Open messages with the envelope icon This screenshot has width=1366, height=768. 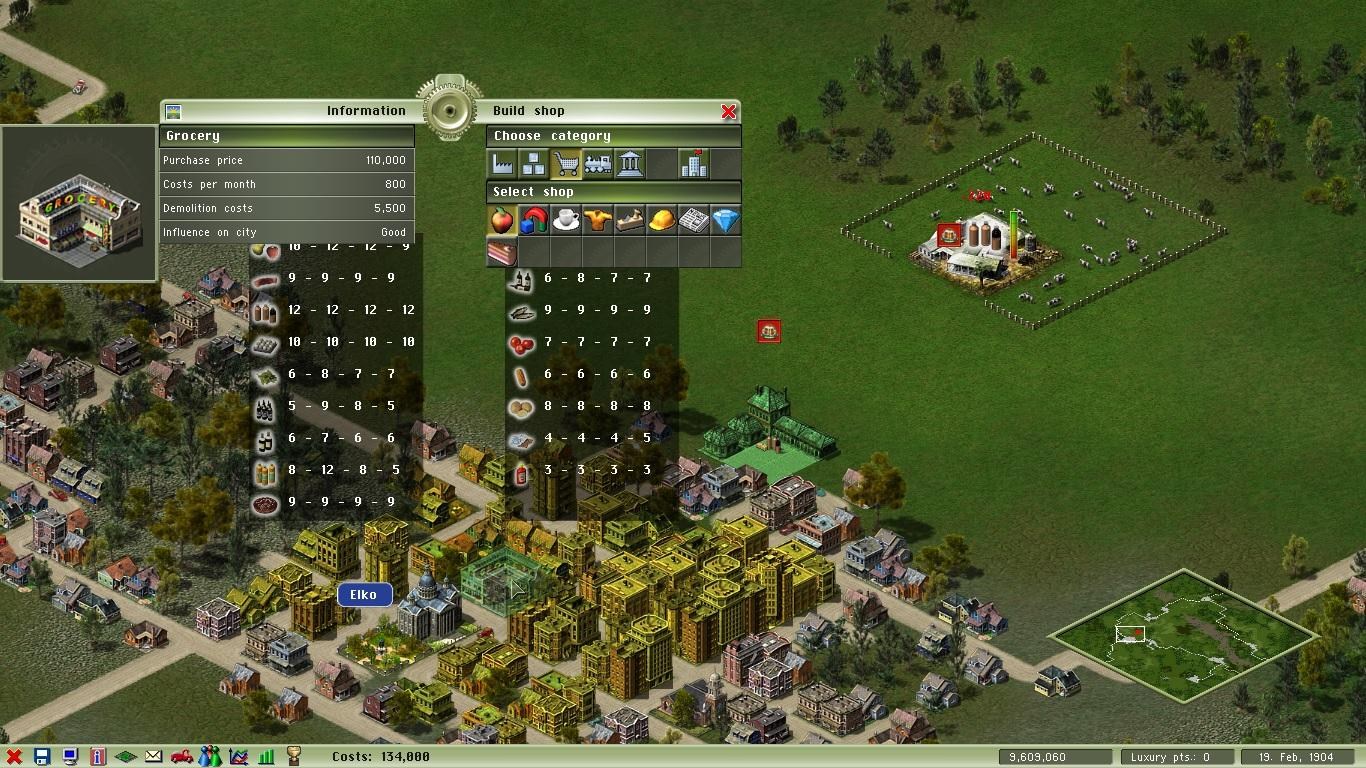point(153,756)
